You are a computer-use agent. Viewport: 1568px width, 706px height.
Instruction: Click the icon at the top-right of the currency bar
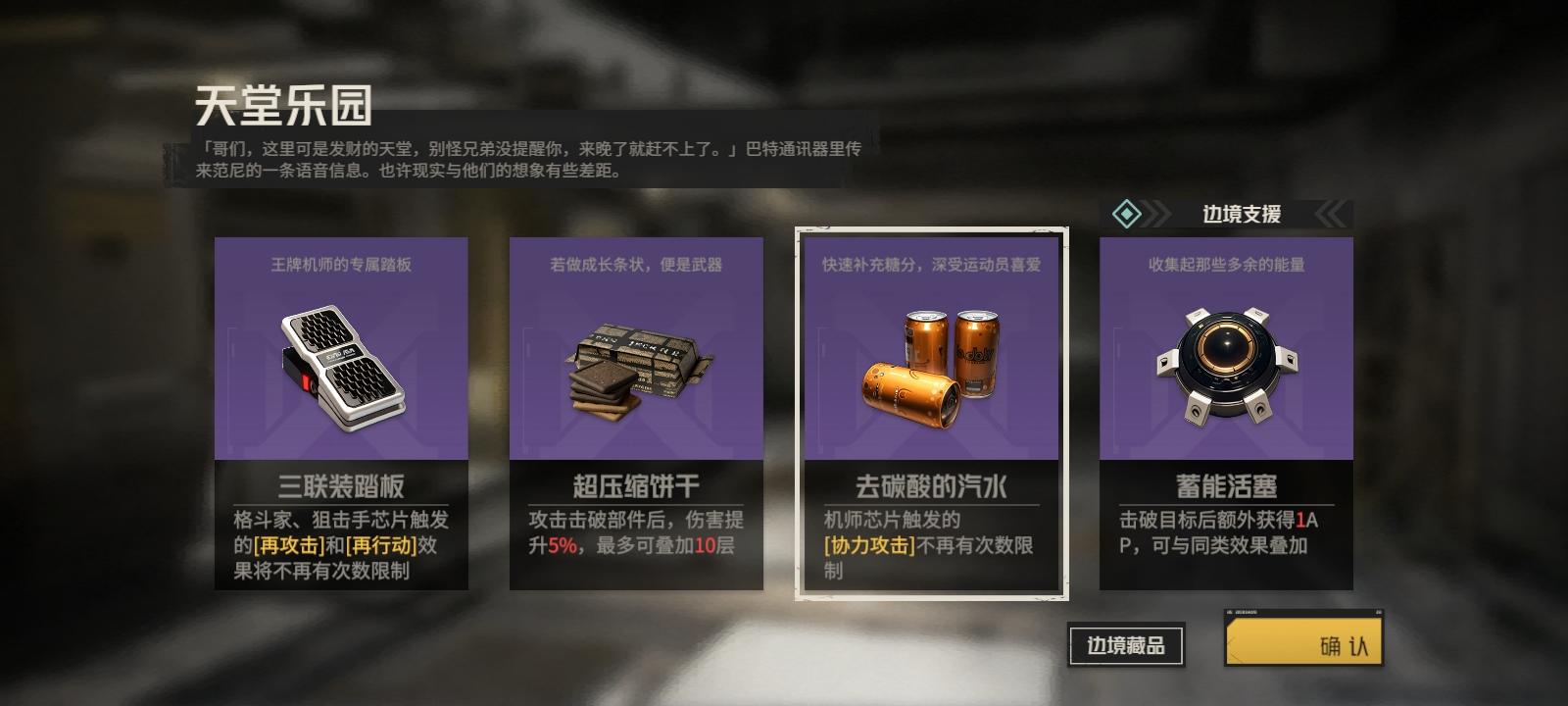click(x=1379, y=611)
